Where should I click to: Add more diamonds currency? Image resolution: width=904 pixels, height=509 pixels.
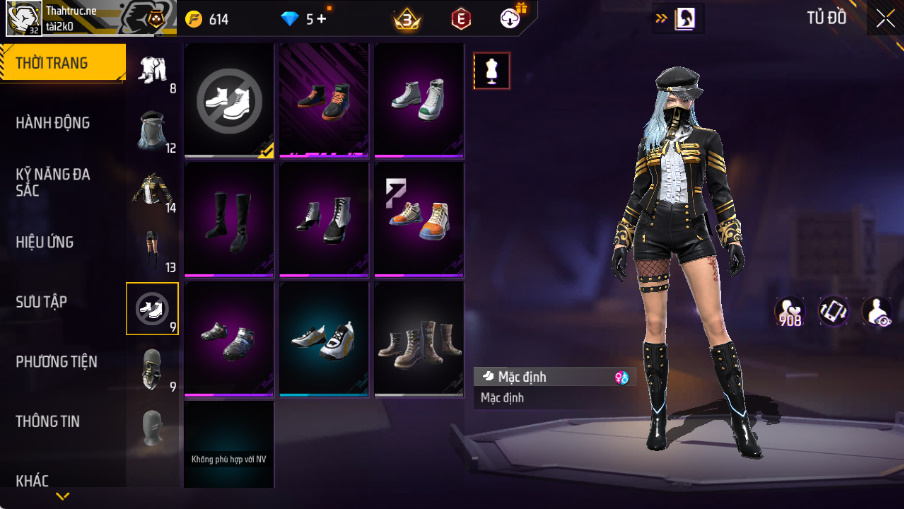click(x=322, y=19)
